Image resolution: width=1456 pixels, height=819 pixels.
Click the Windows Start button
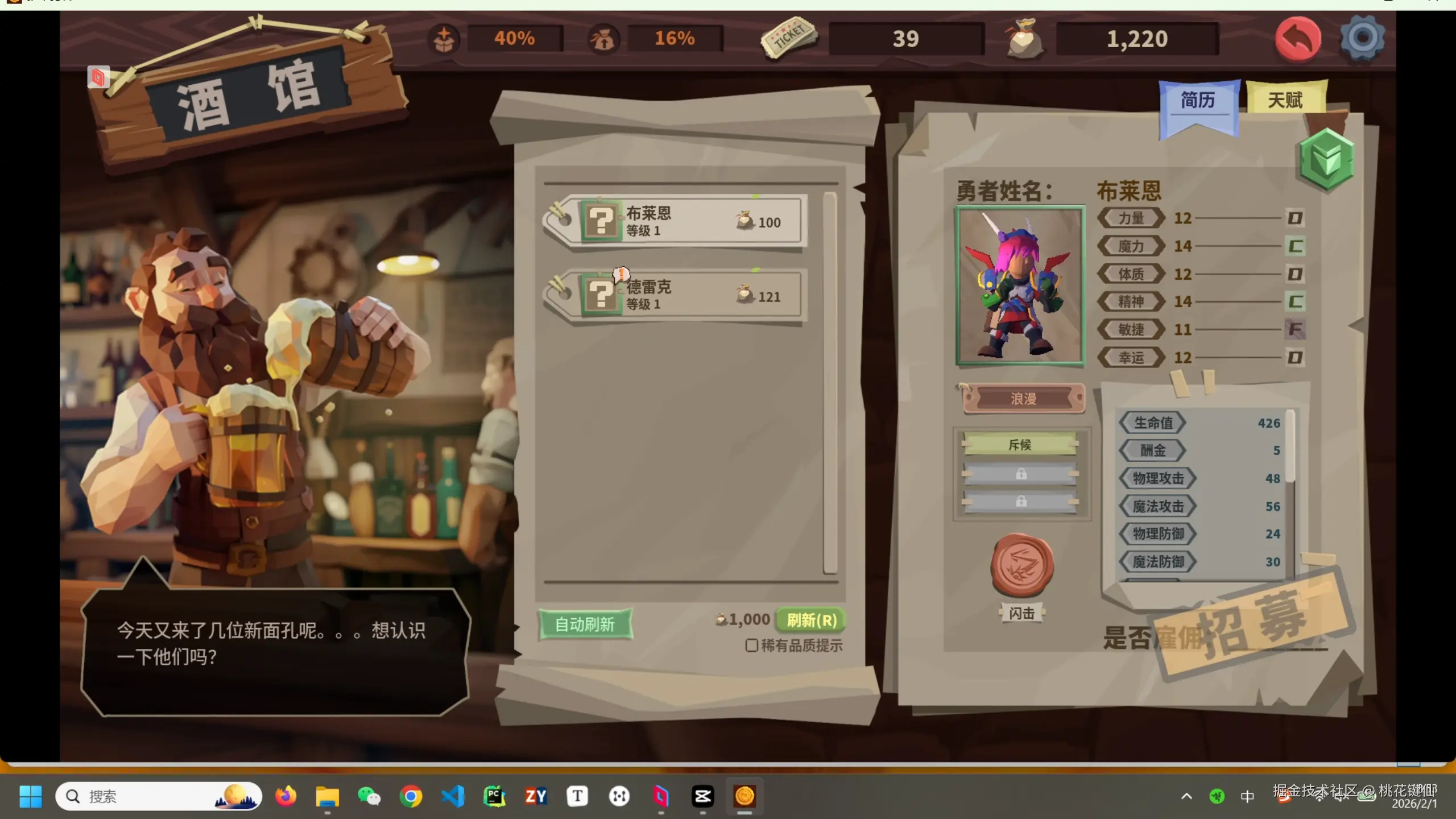pyautogui.click(x=30, y=796)
